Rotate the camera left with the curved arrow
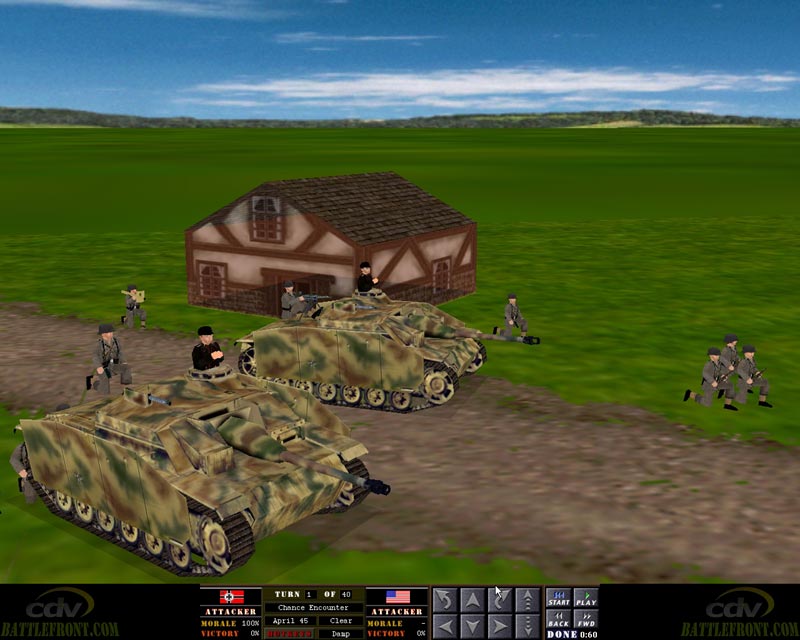 click(x=445, y=600)
